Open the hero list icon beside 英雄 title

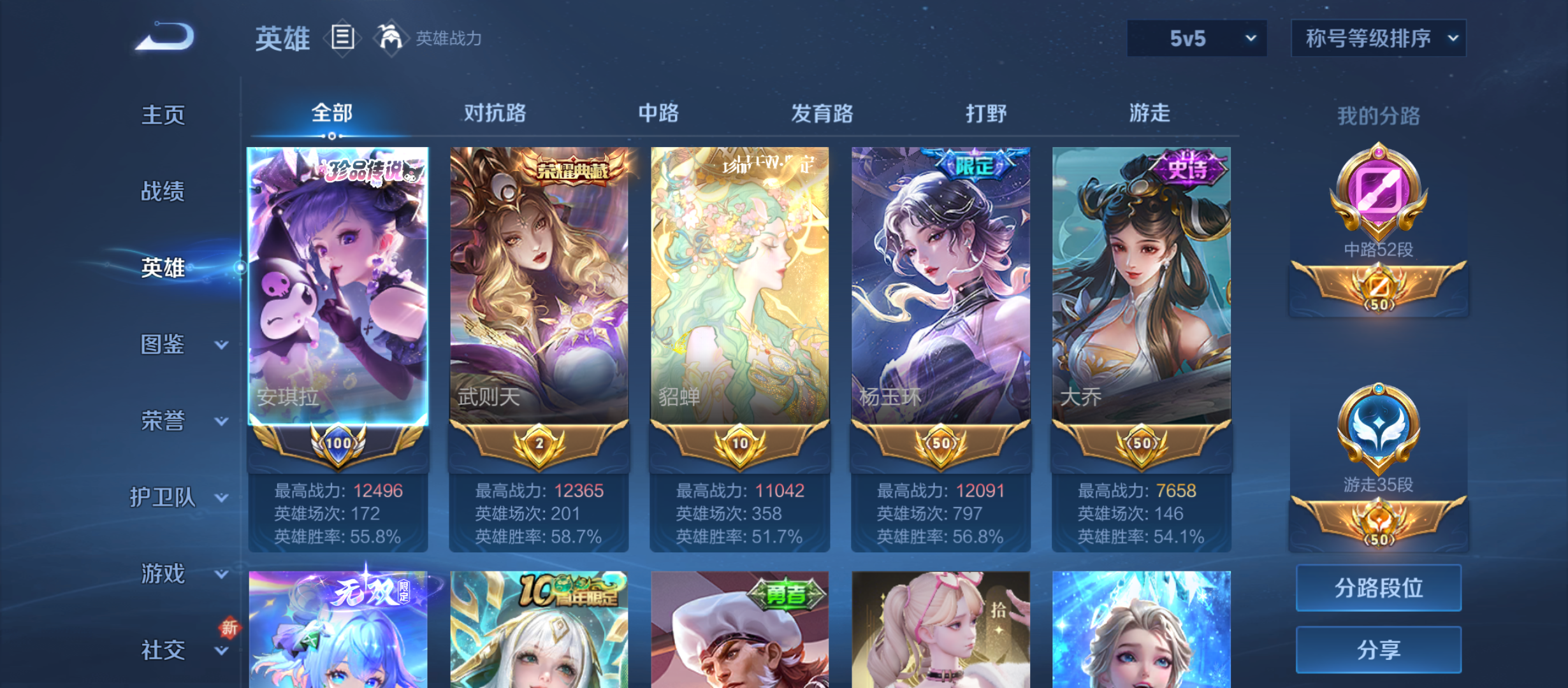[x=342, y=38]
